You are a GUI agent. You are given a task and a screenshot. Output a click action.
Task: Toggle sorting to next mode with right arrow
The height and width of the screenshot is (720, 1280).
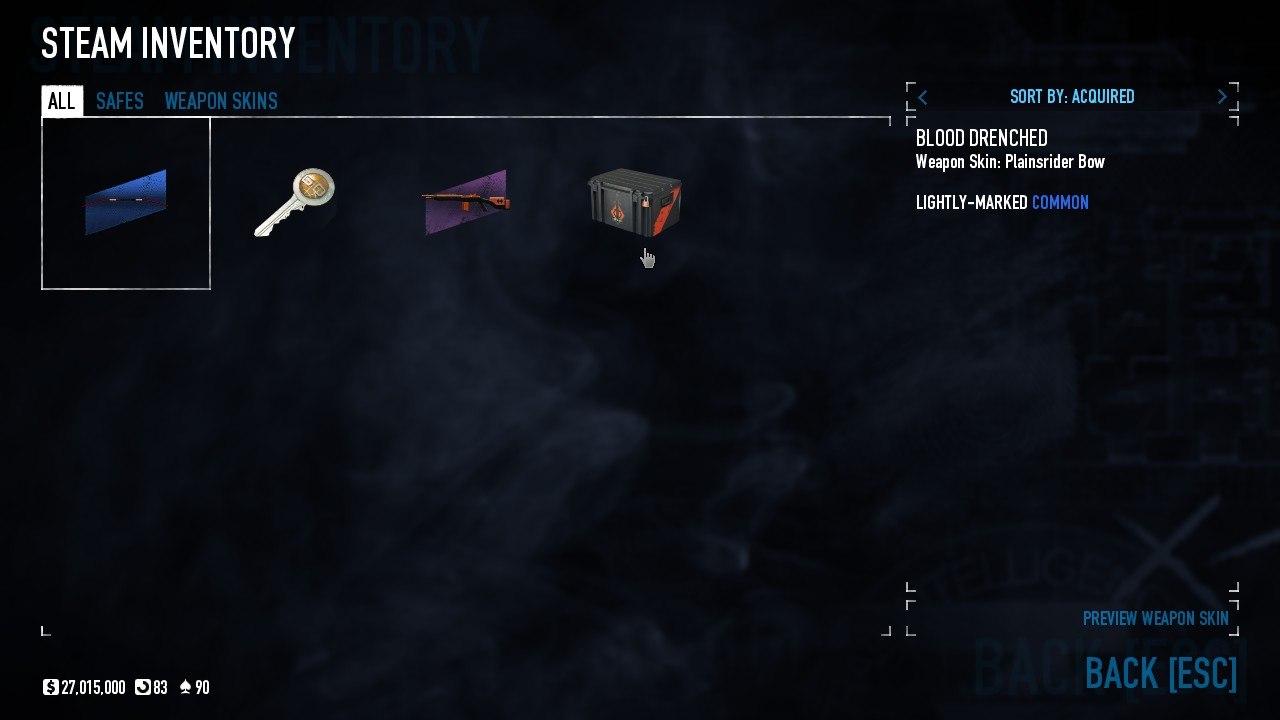[x=1222, y=96]
